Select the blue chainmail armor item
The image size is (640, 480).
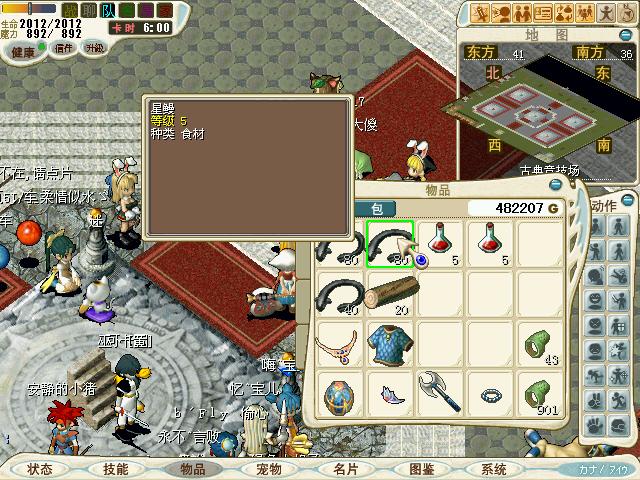click(x=389, y=343)
